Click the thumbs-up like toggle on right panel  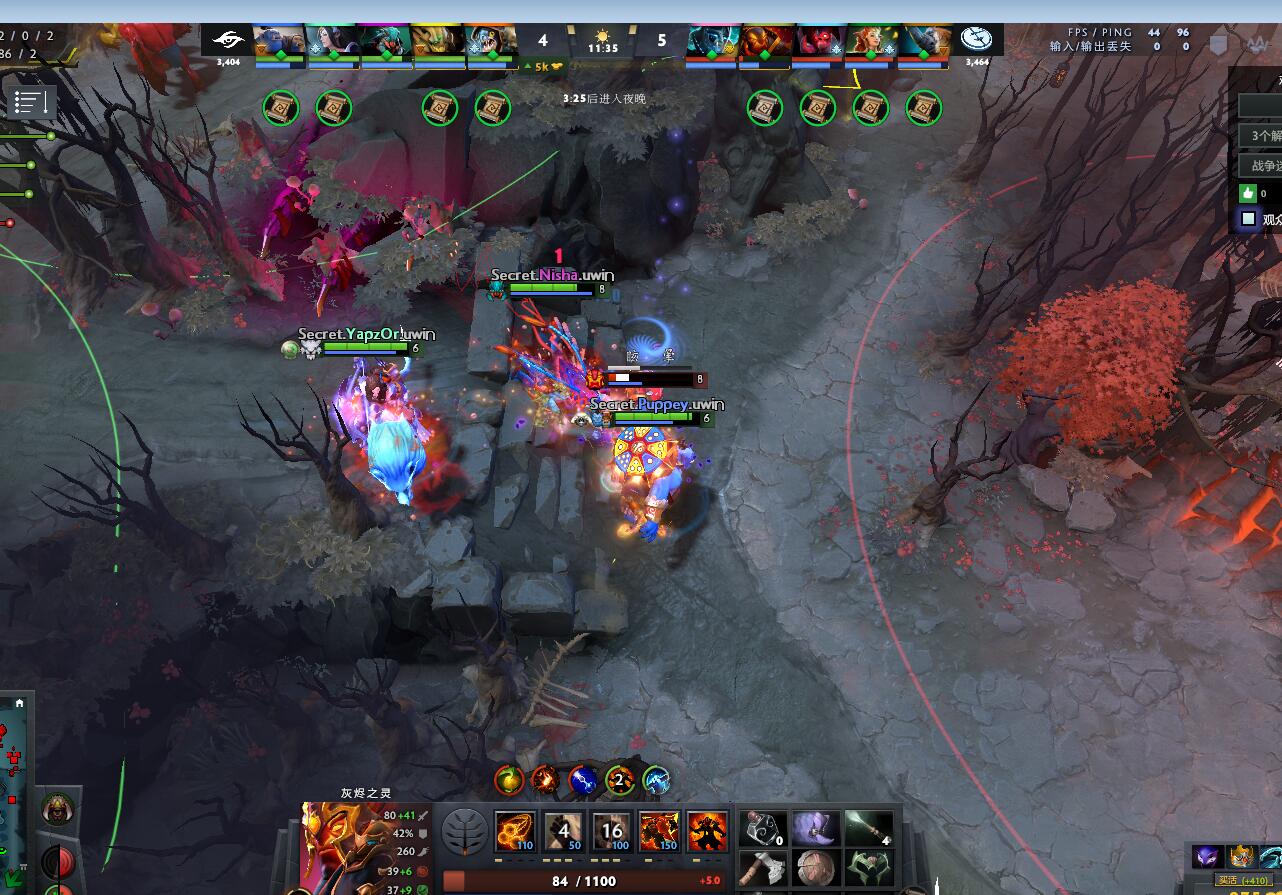(x=1248, y=193)
